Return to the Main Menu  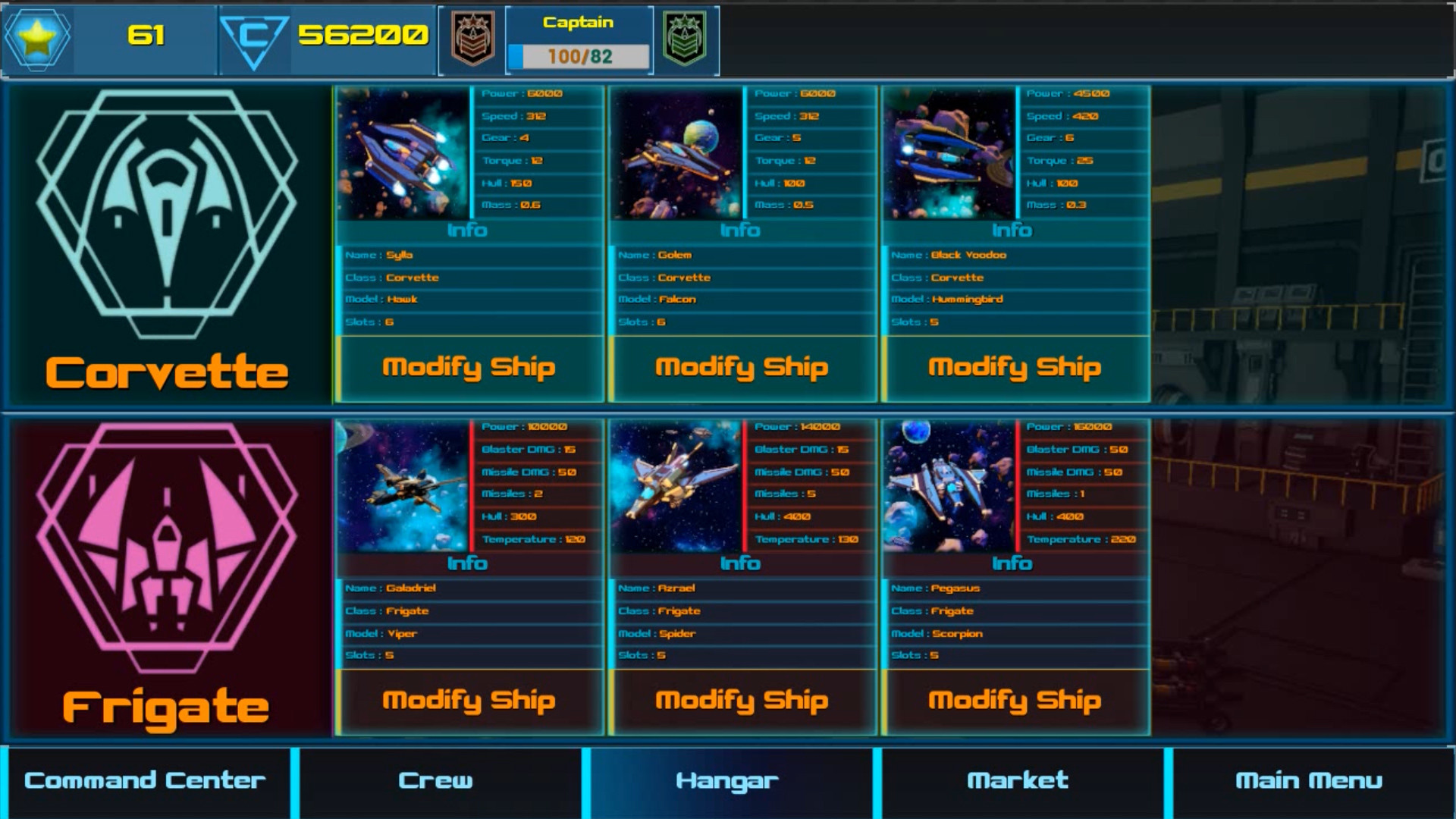tap(1310, 780)
